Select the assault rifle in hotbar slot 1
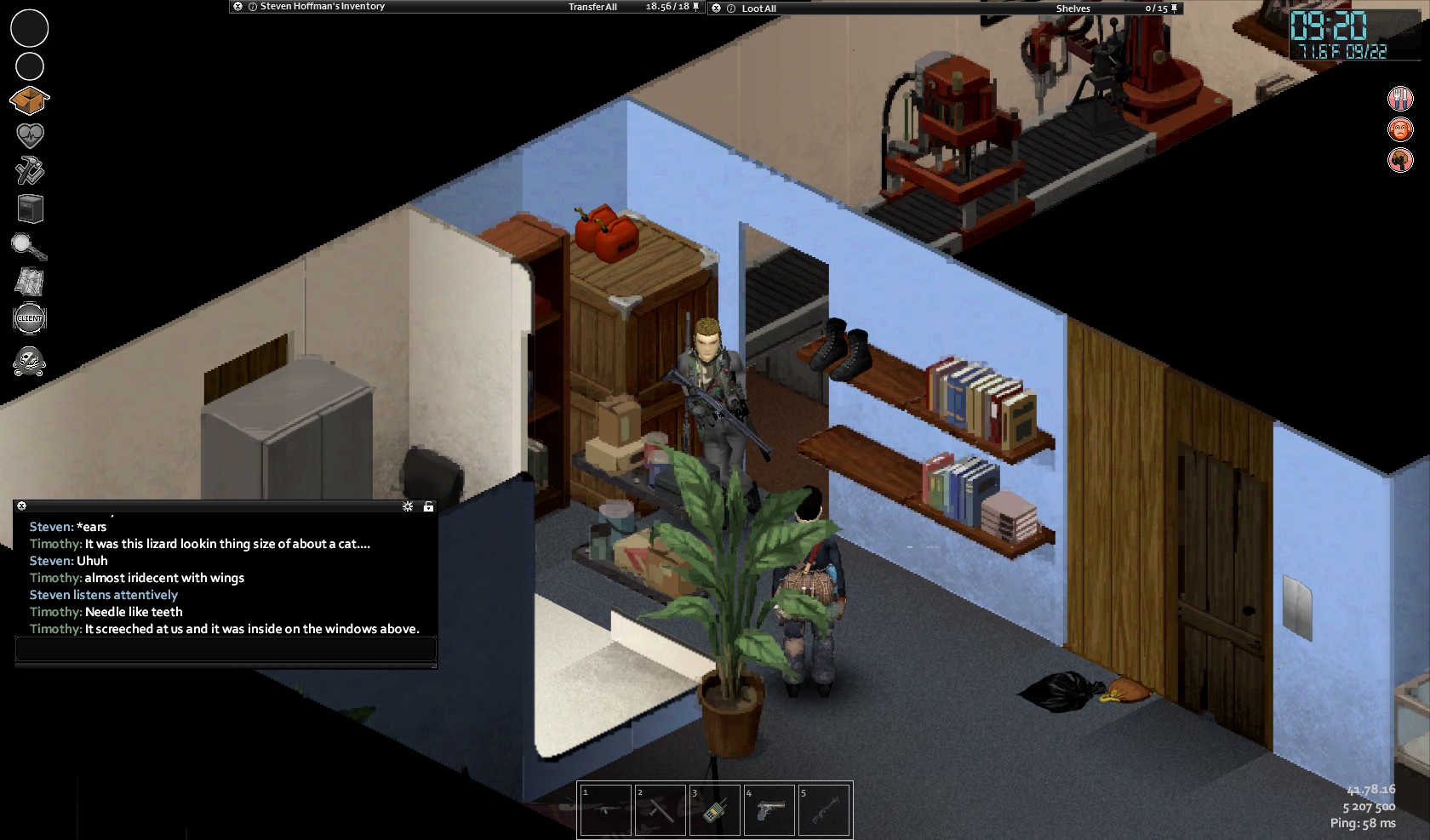Screen dimensions: 1430x840 click(x=605, y=810)
